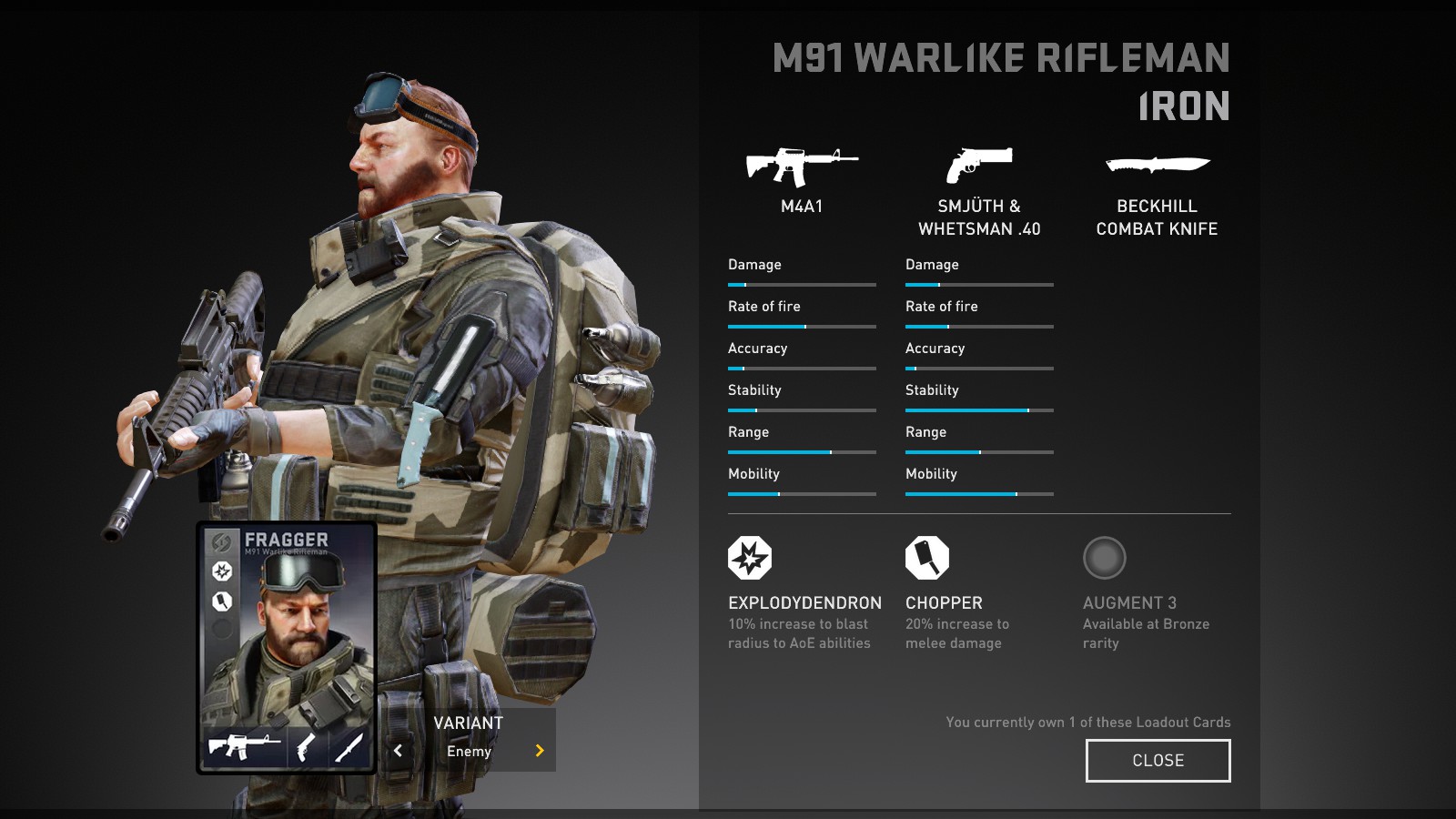Select the Smjüth & Whetsman .40 revolver icon
Viewport: 1456px width, 819px height.
tap(979, 166)
